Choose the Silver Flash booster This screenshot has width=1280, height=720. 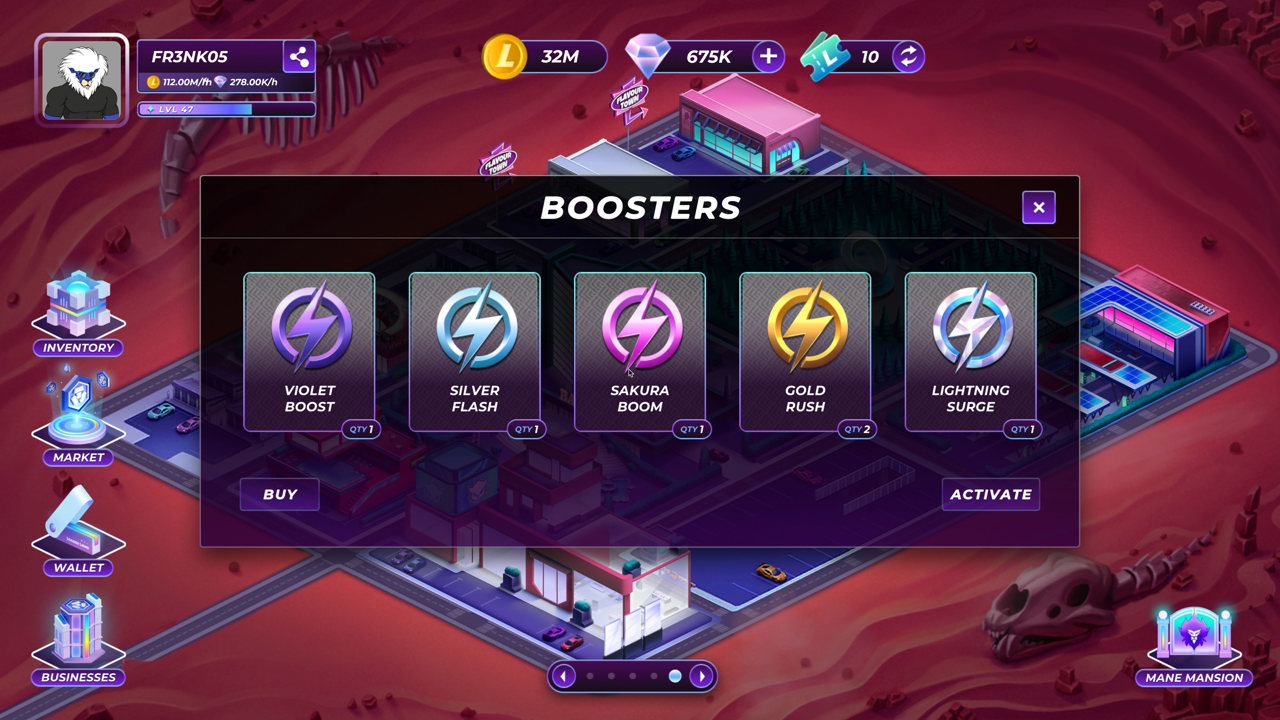[x=474, y=351]
